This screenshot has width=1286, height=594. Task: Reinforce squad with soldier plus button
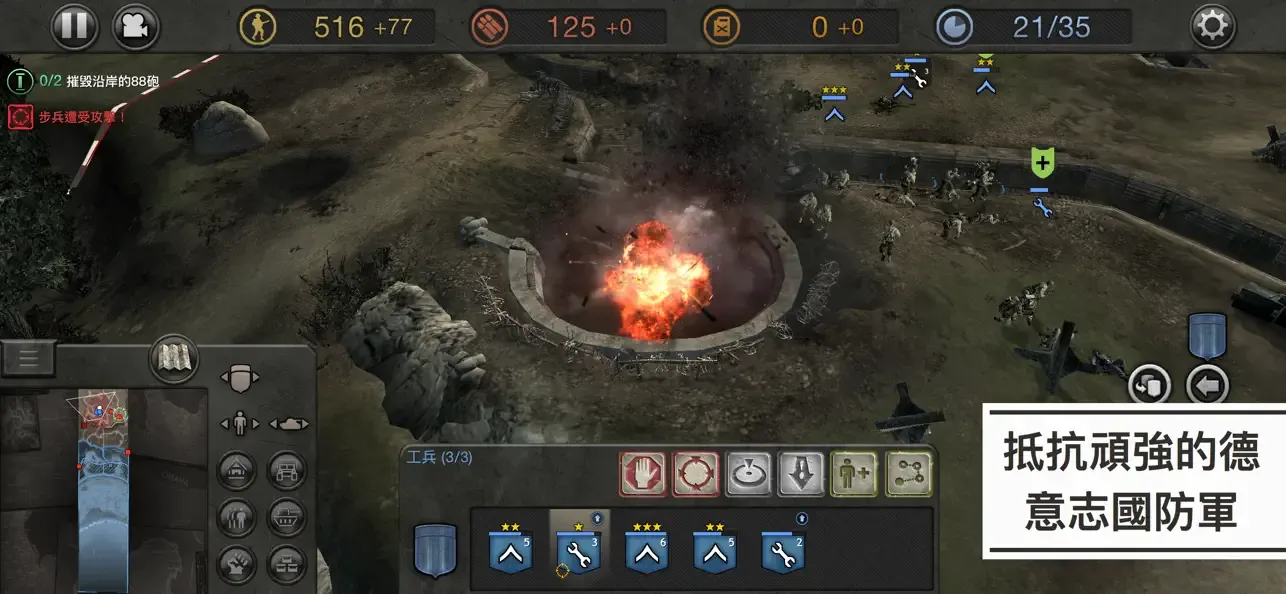click(x=854, y=474)
